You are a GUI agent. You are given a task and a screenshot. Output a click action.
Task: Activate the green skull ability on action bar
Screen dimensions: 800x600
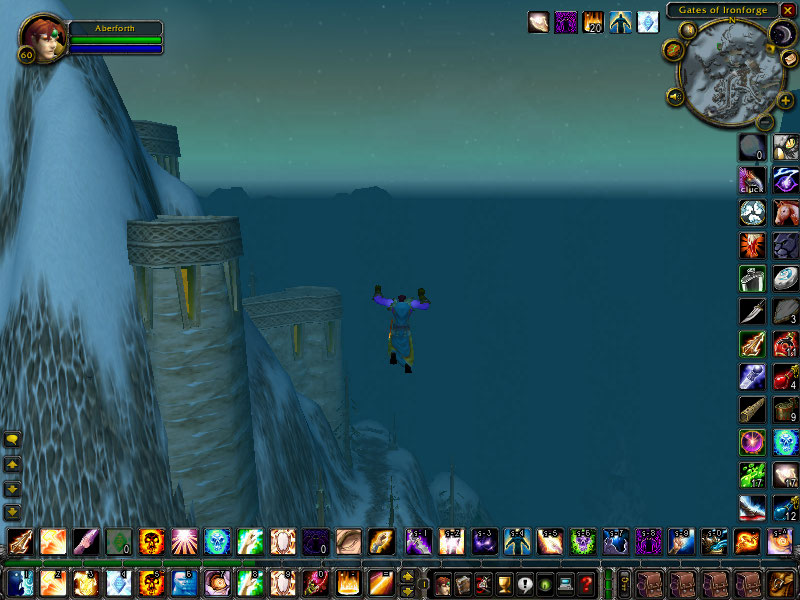tap(217, 541)
